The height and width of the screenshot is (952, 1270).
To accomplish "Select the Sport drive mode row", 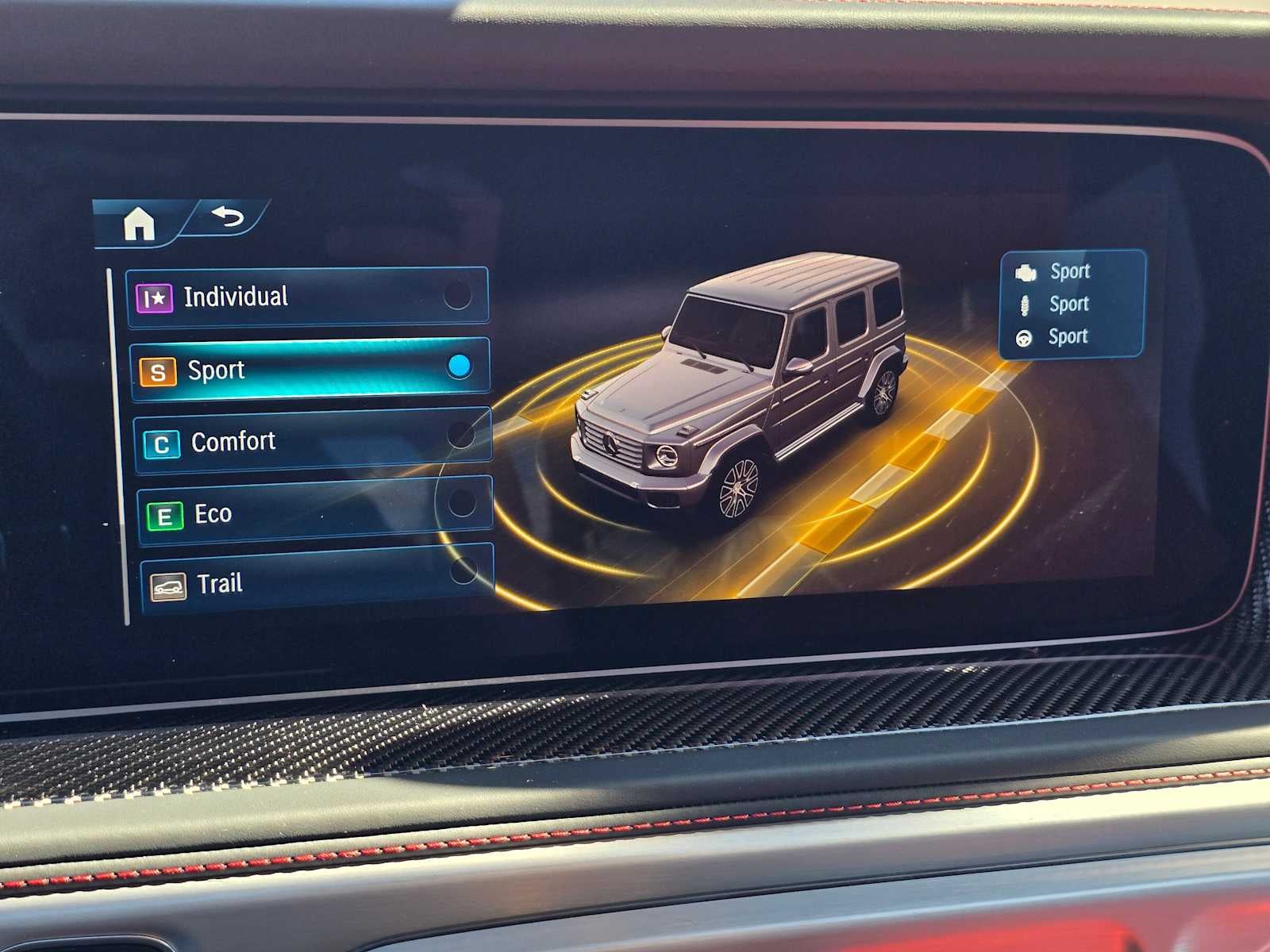I will (310, 368).
